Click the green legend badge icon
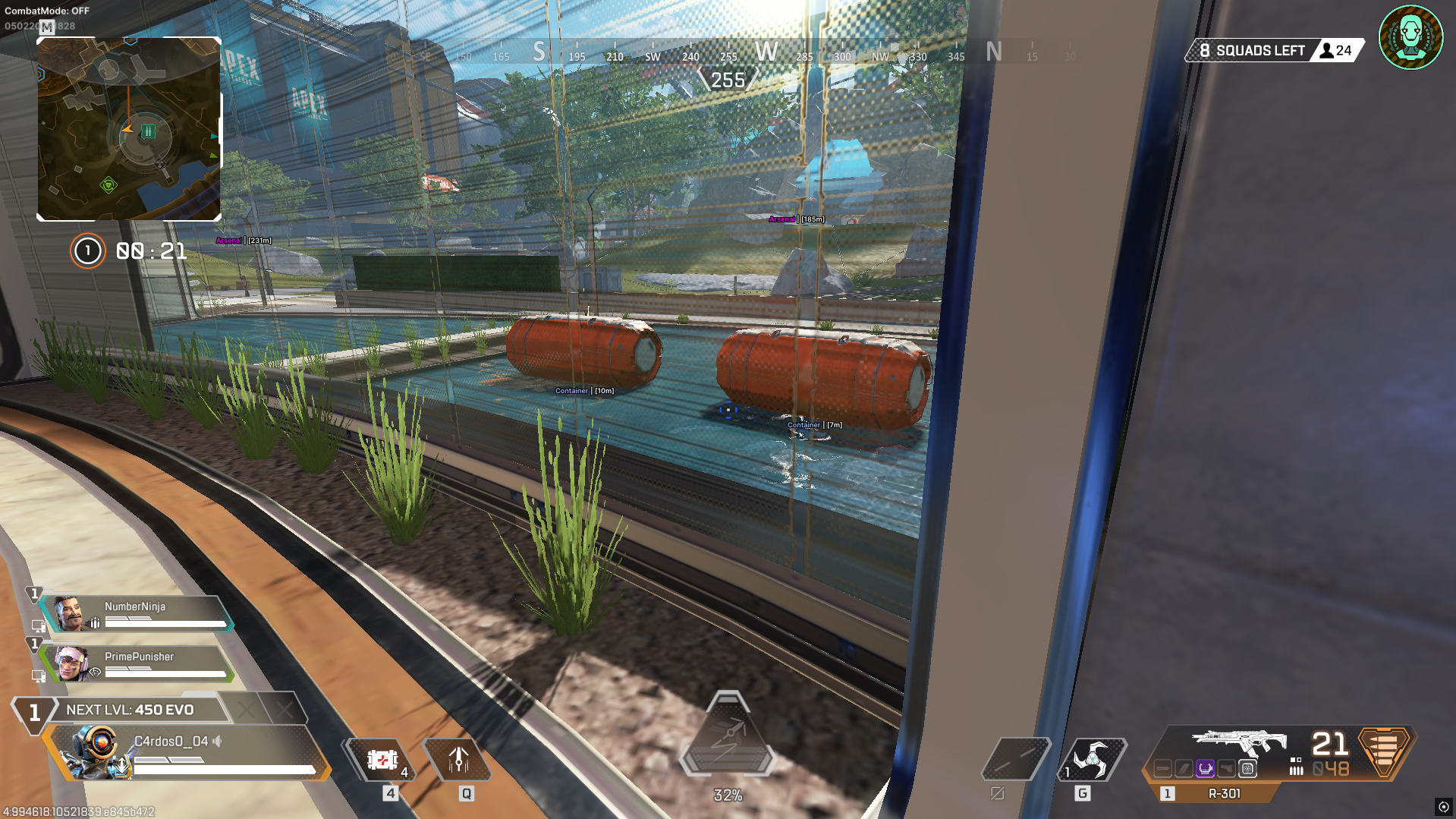The width and height of the screenshot is (1456, 819). tap(1410, 37)
